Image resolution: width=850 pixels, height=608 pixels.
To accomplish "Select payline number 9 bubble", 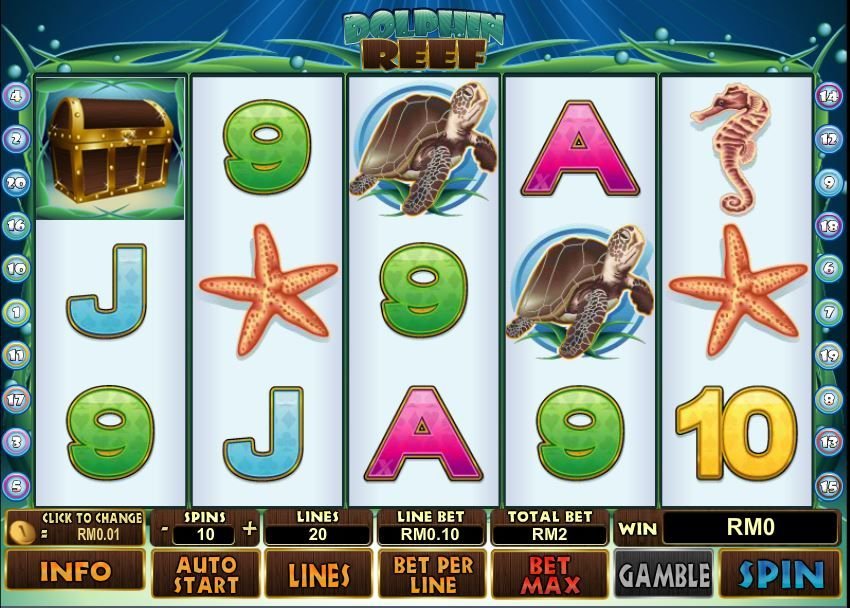I will (x=829, y=182).
